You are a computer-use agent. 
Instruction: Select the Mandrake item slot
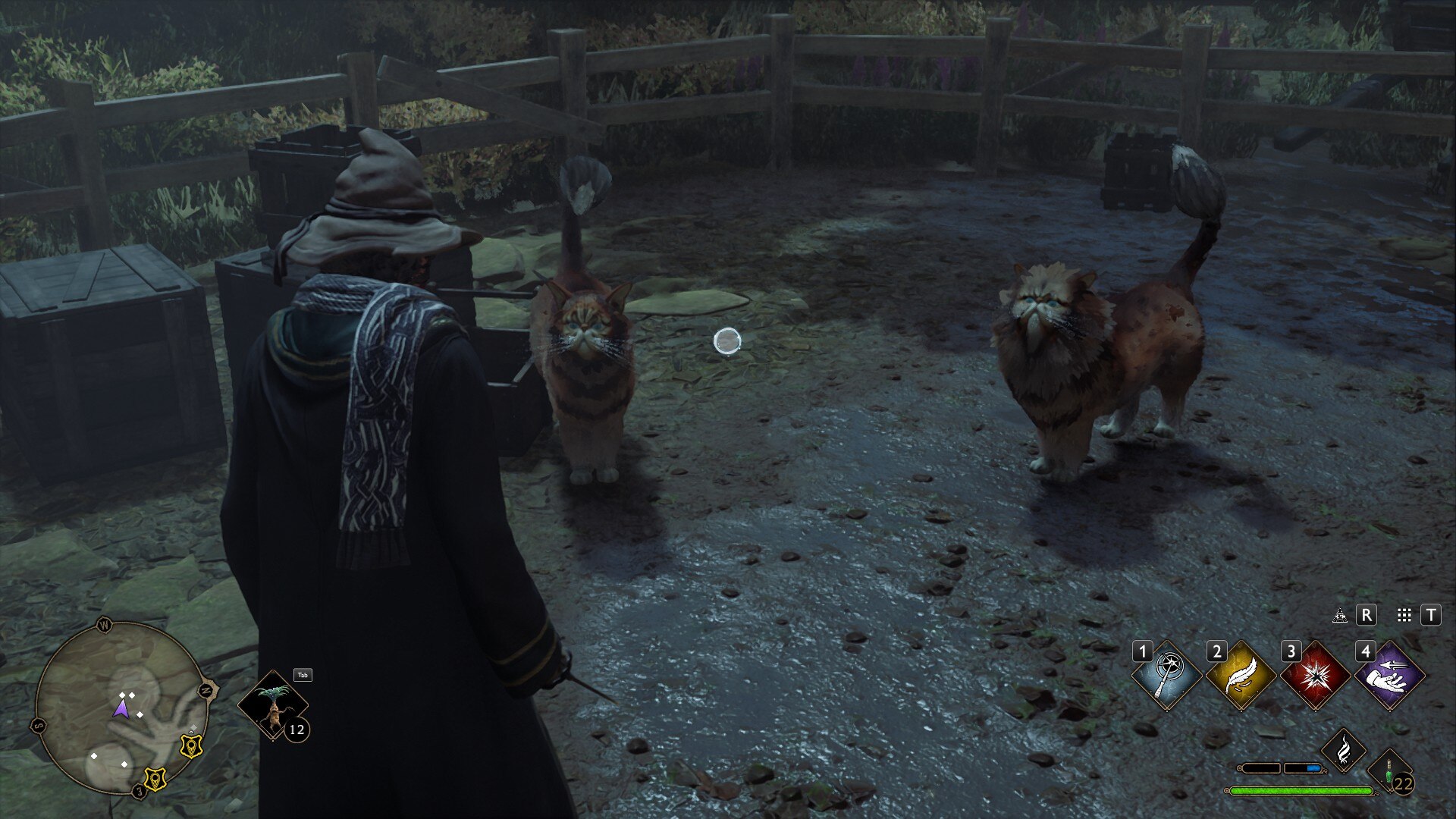(x=273, y=705)
